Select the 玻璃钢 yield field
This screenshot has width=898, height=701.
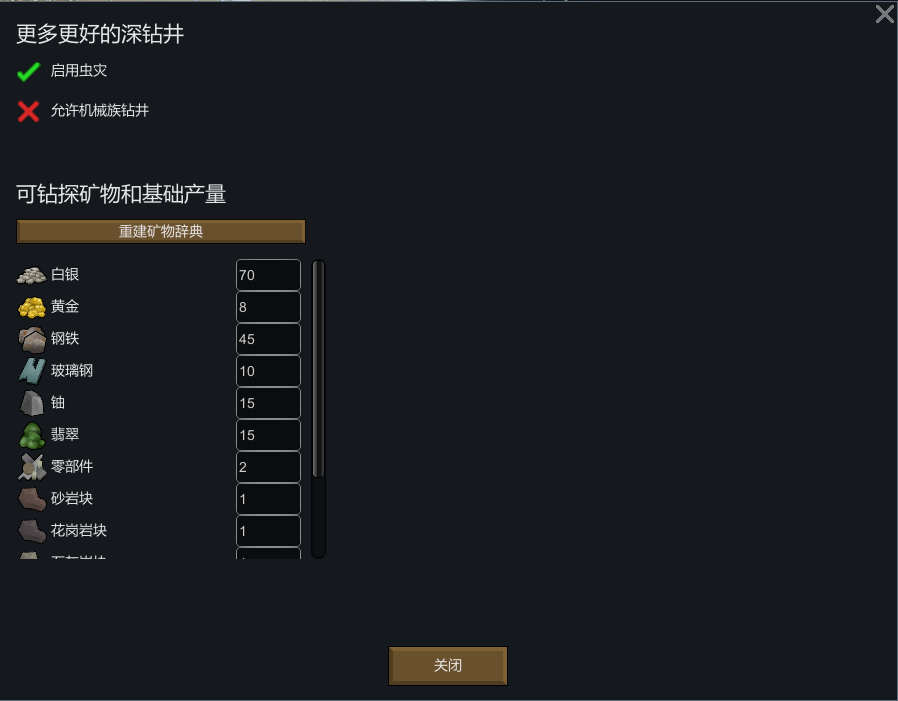pos(268,371)
